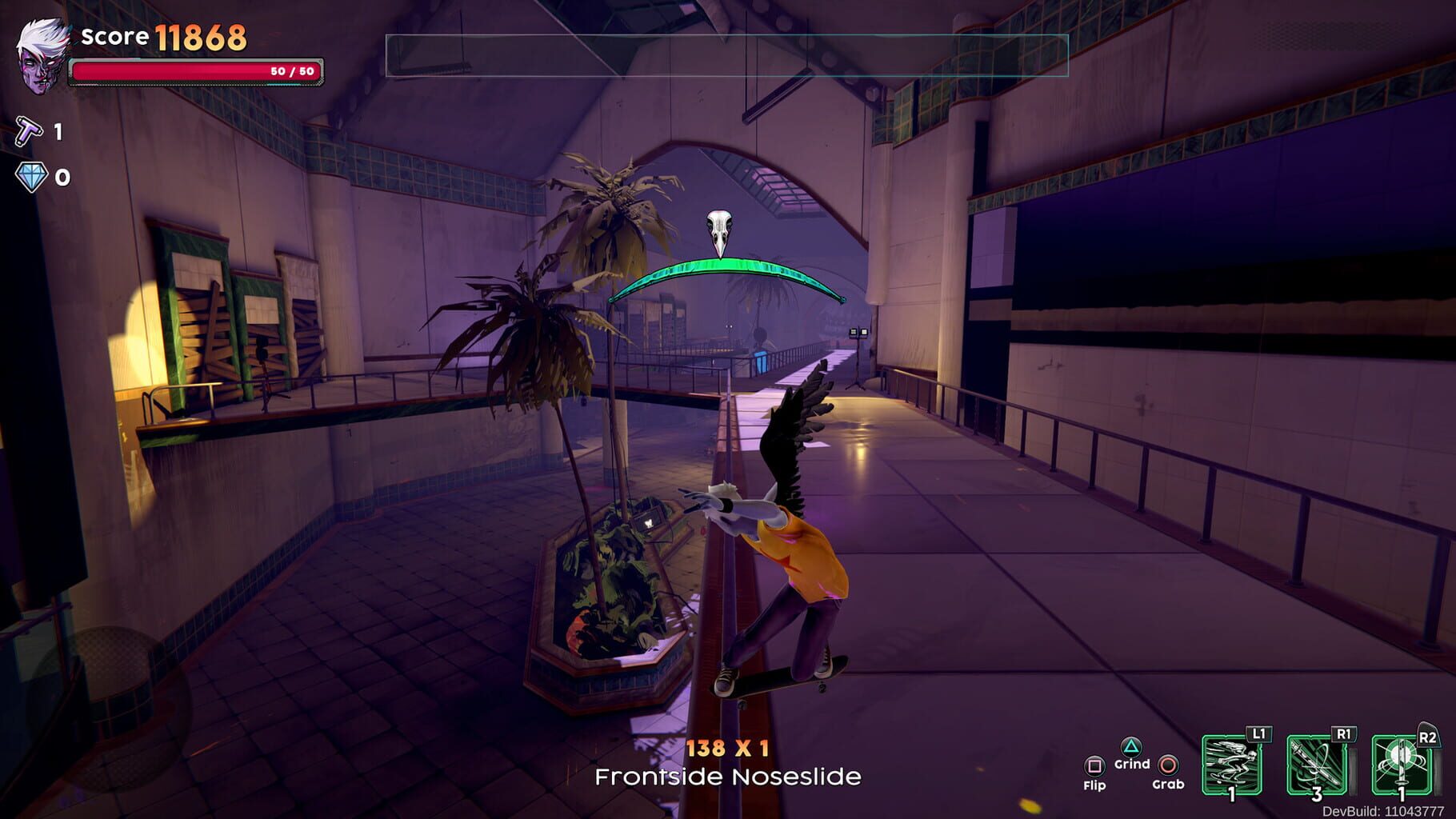Toggle the R1 badge on the sword card
Viewport: 1456px width, 819px height.
click(x=1343, y=734)
